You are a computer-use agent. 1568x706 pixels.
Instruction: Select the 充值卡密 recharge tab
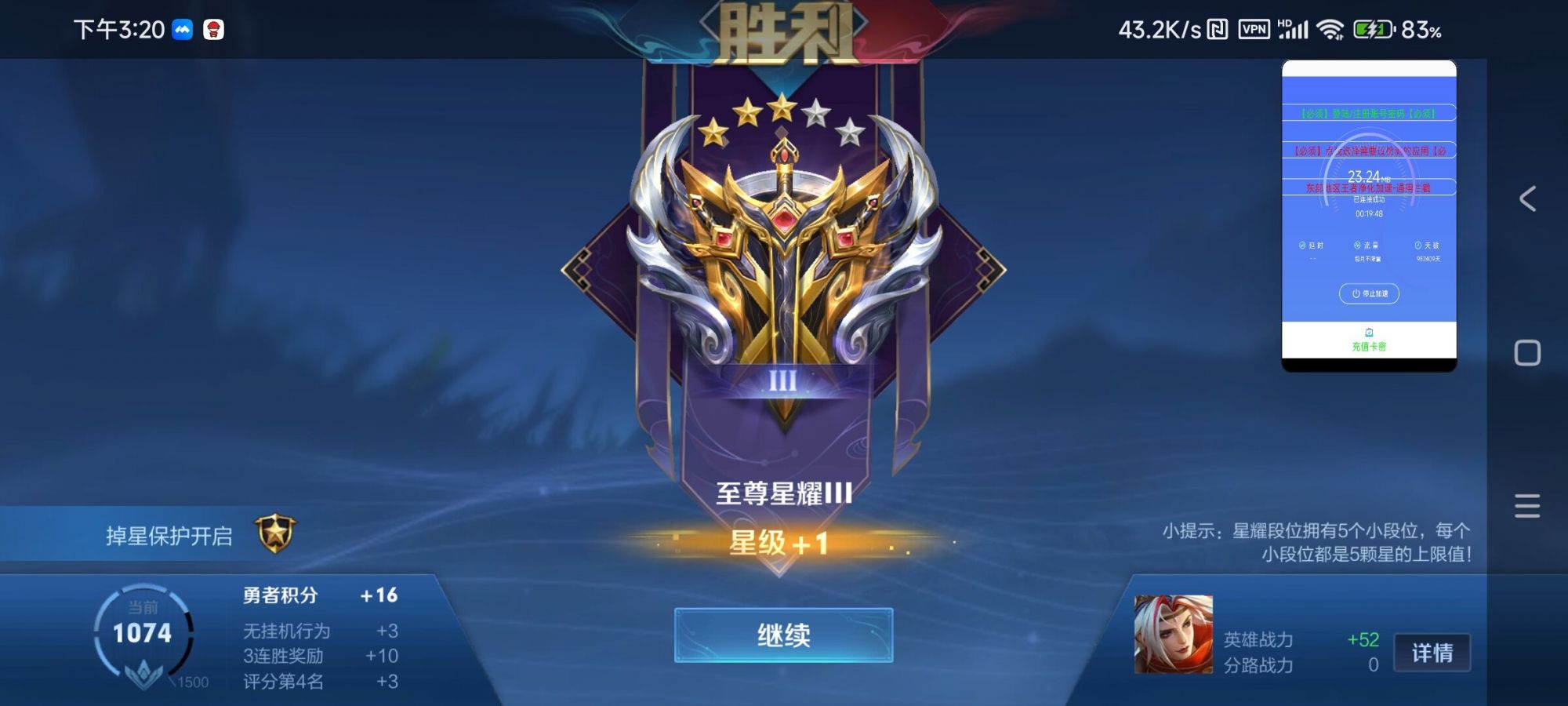pos(1370,345)
